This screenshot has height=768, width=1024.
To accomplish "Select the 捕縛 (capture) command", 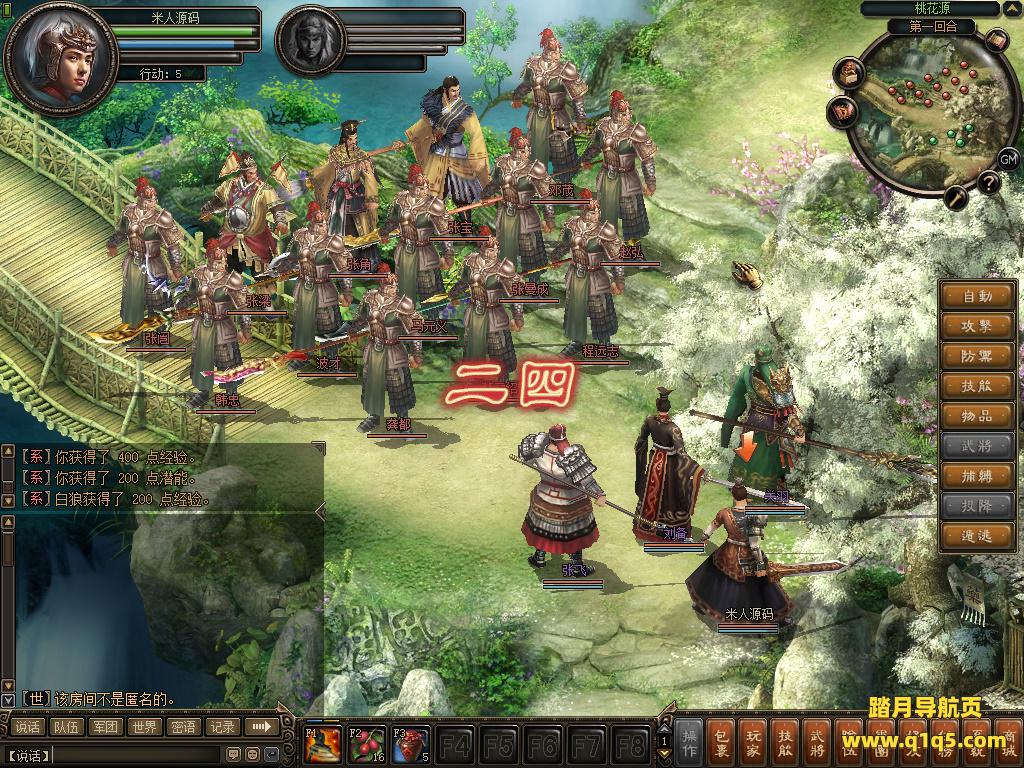I will pos(978,476).
